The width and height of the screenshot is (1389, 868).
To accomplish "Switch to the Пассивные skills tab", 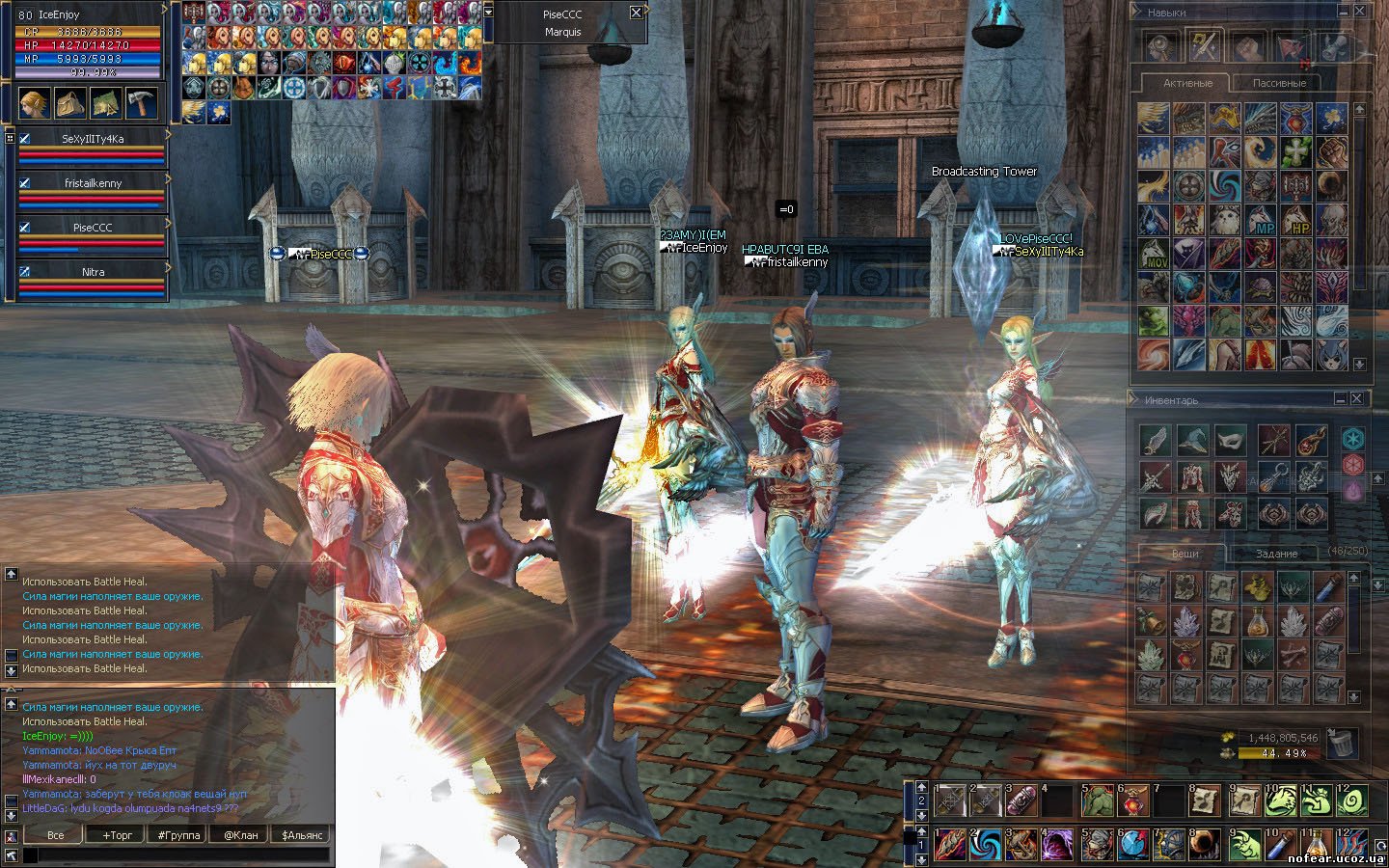I will tap(1279, 83).
